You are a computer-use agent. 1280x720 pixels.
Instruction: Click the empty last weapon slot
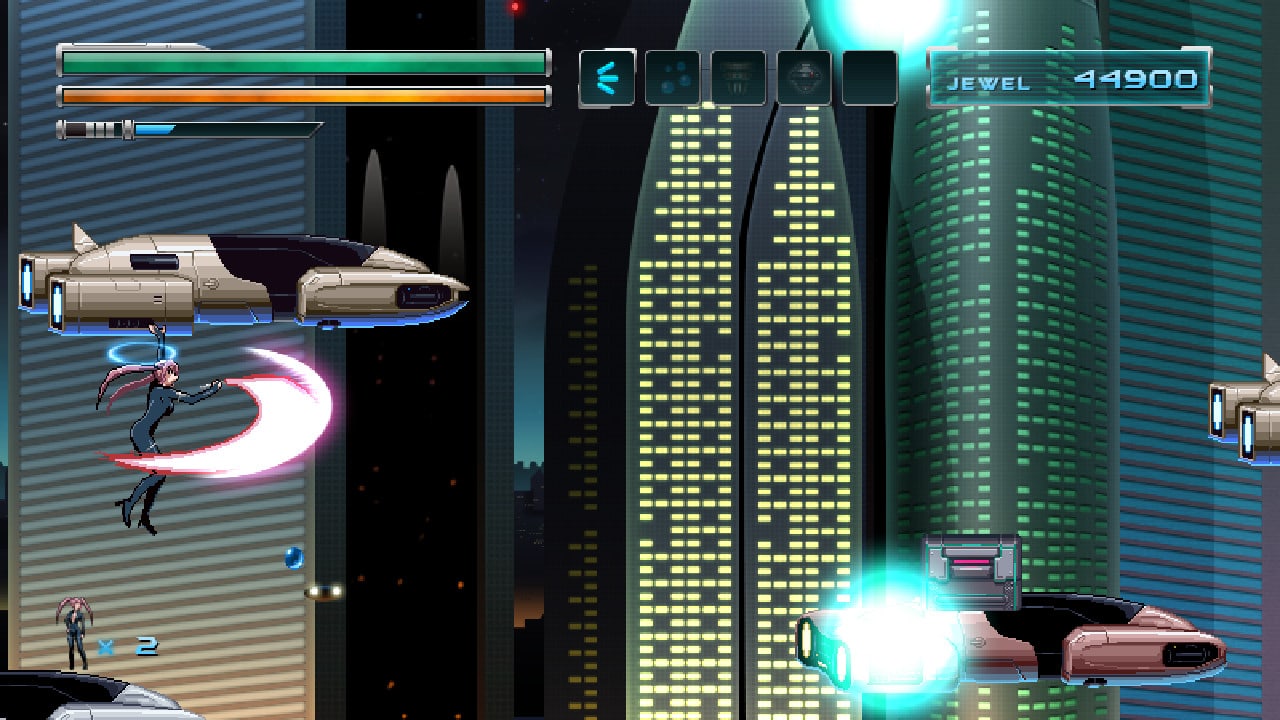(869, 78)
